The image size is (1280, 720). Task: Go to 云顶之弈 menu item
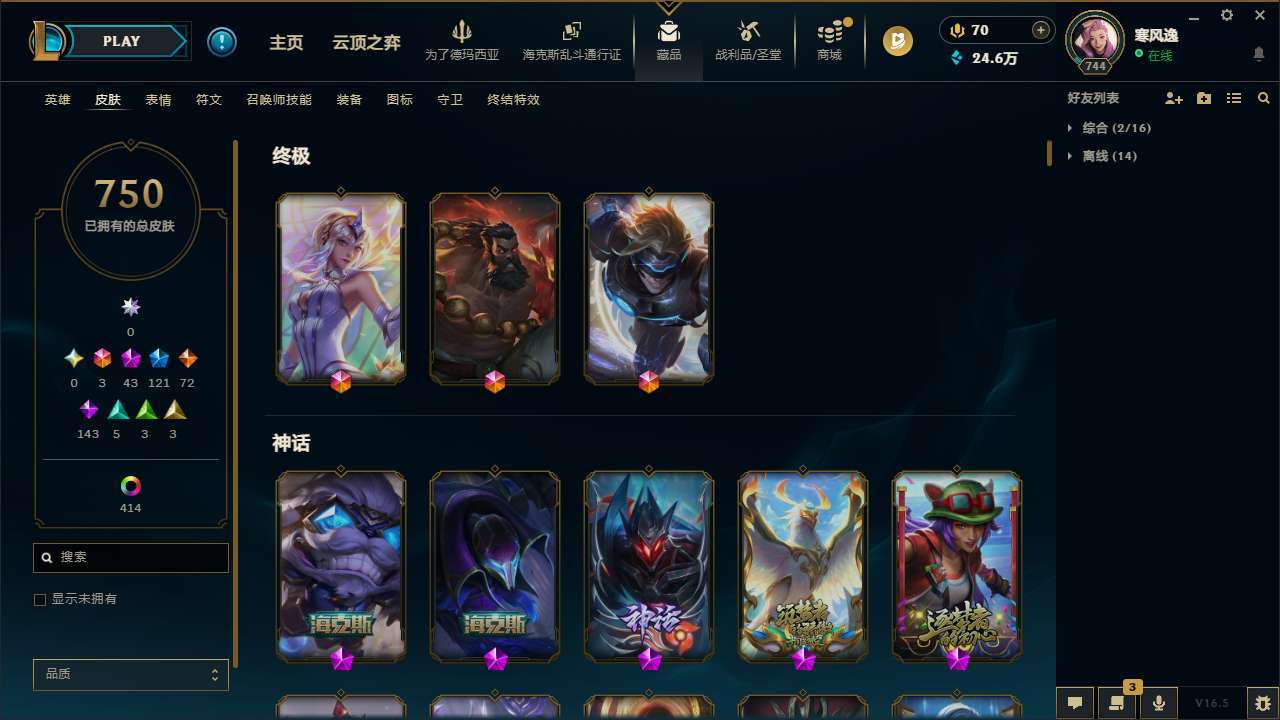point(365,41)
